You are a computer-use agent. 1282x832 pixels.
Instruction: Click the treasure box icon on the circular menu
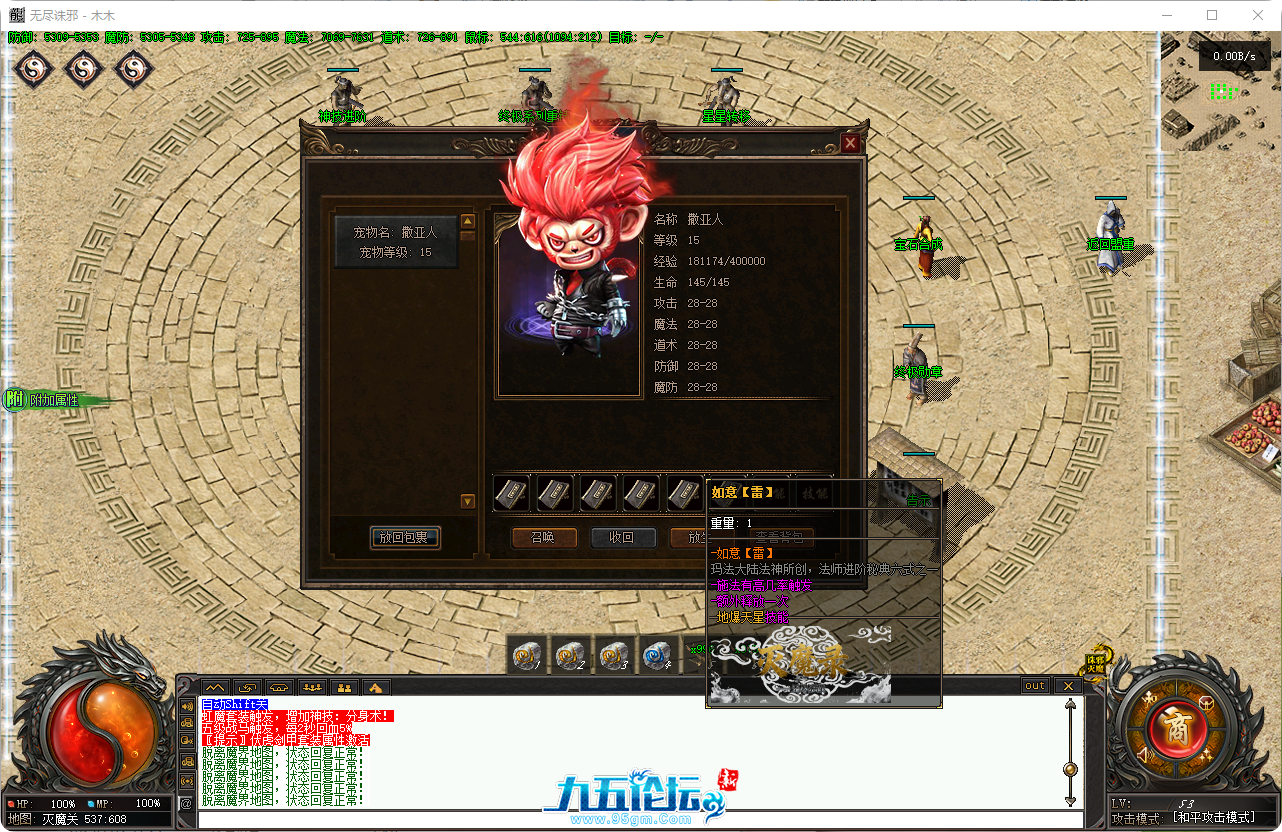tap(1206, 703)
